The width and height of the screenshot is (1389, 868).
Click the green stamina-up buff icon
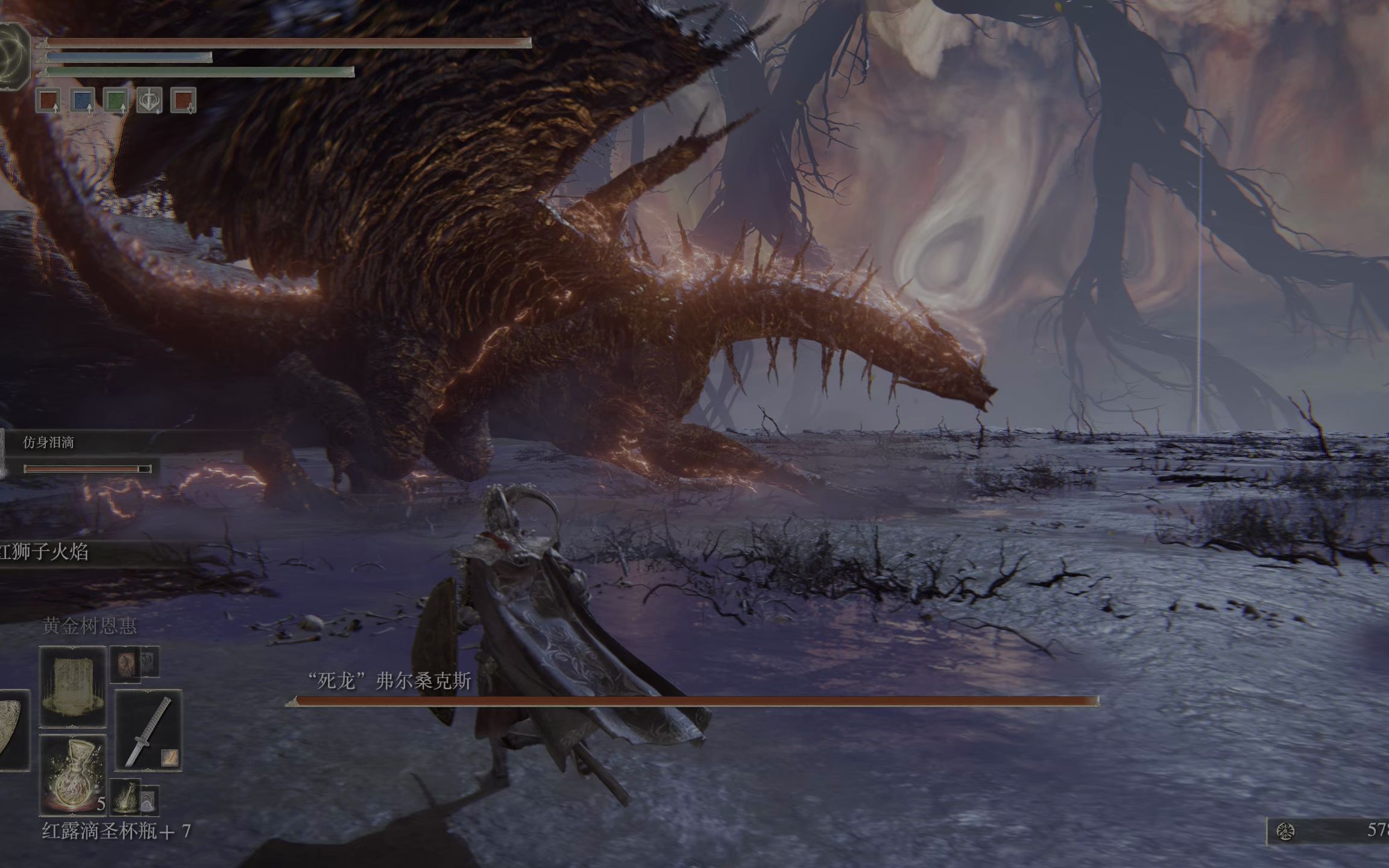tap(116, 101)
